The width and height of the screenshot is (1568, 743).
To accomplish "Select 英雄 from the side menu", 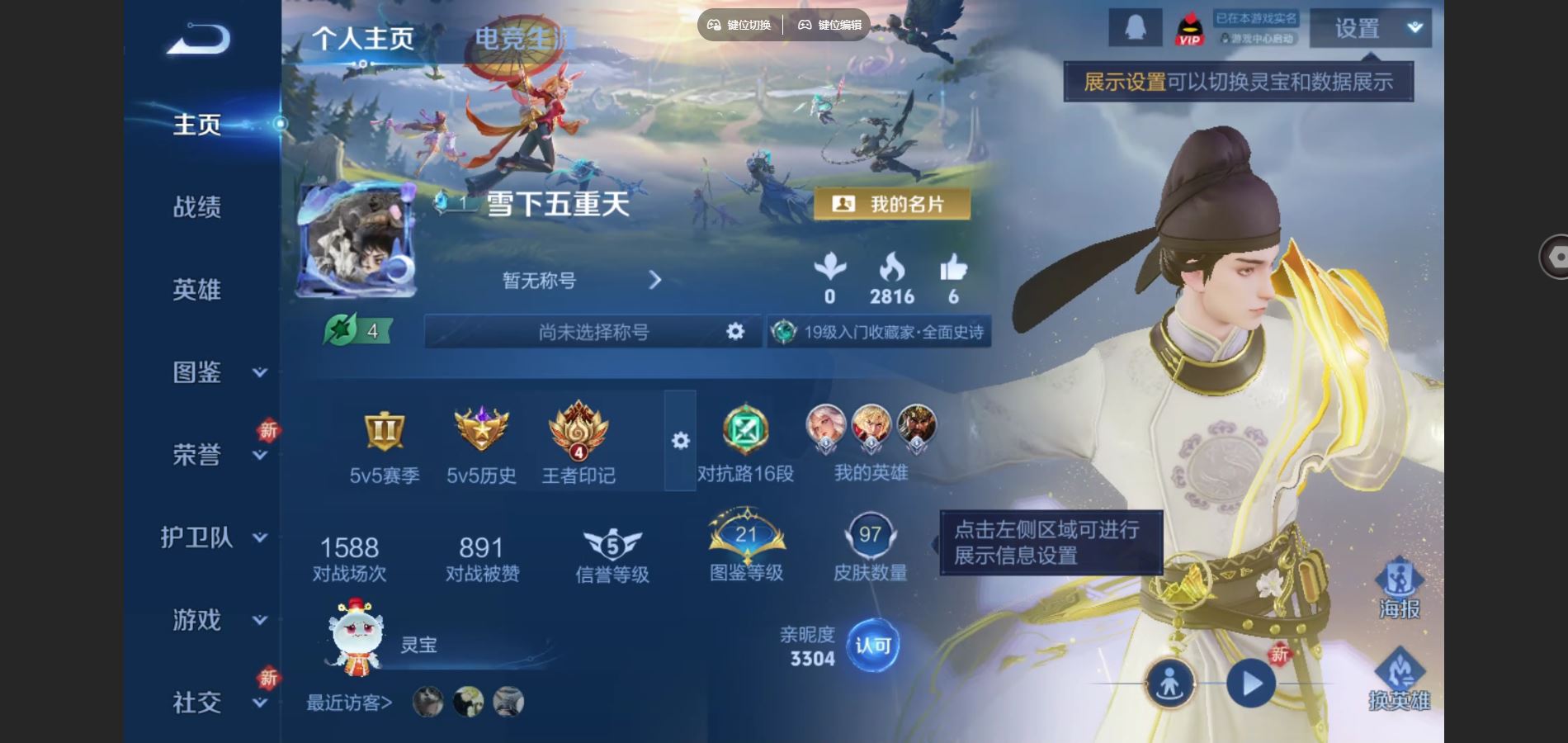I will [197, 290].
